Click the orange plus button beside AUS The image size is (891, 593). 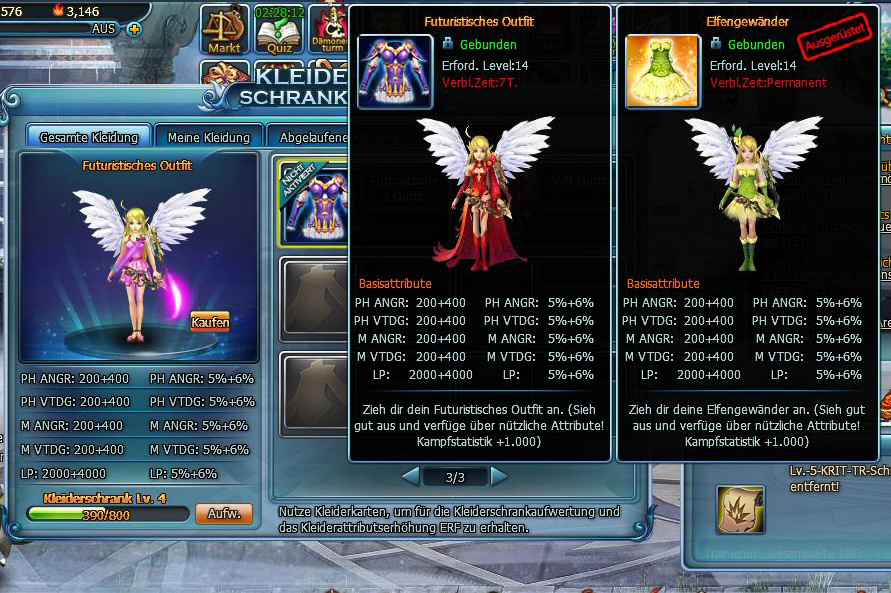click(x=134, y=28)
